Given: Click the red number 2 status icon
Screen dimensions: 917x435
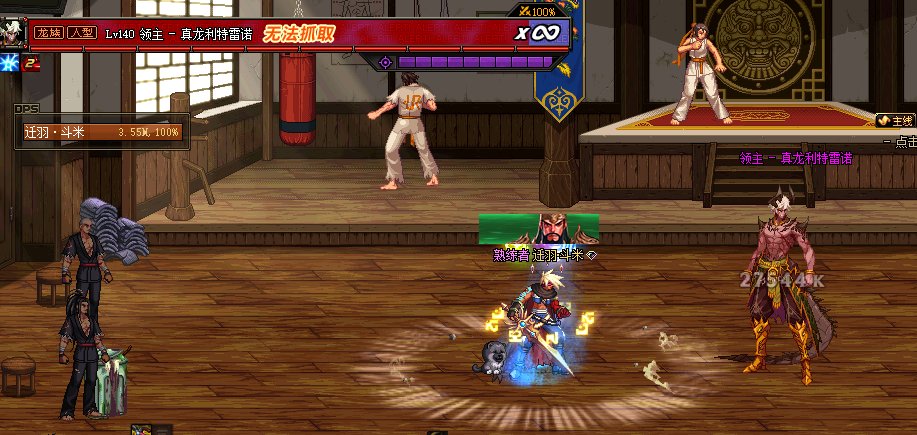Looking at the screenshot, I should click(x=32, y=63).
